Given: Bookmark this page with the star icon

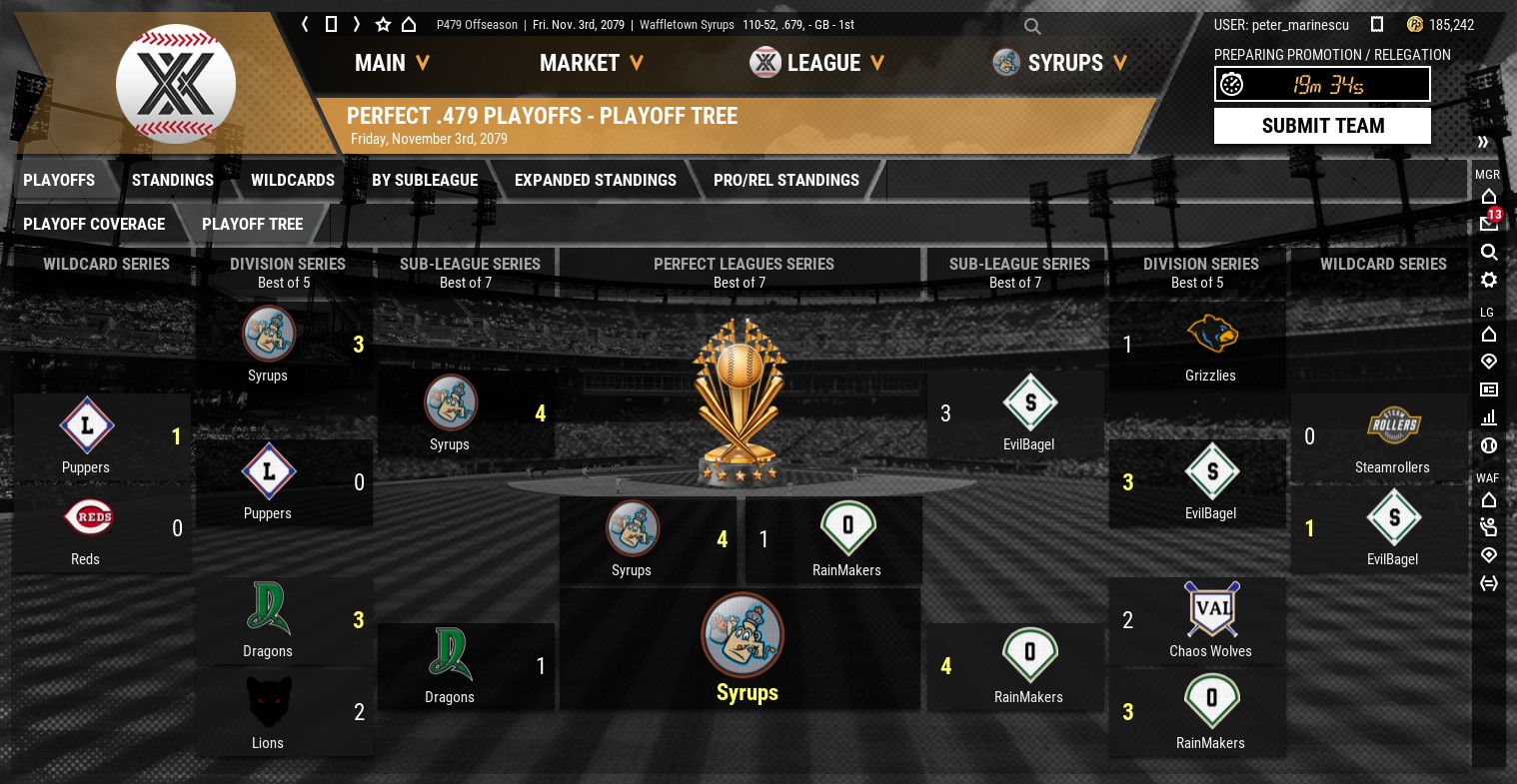Looking at the screenshot, I should [383, 24].
